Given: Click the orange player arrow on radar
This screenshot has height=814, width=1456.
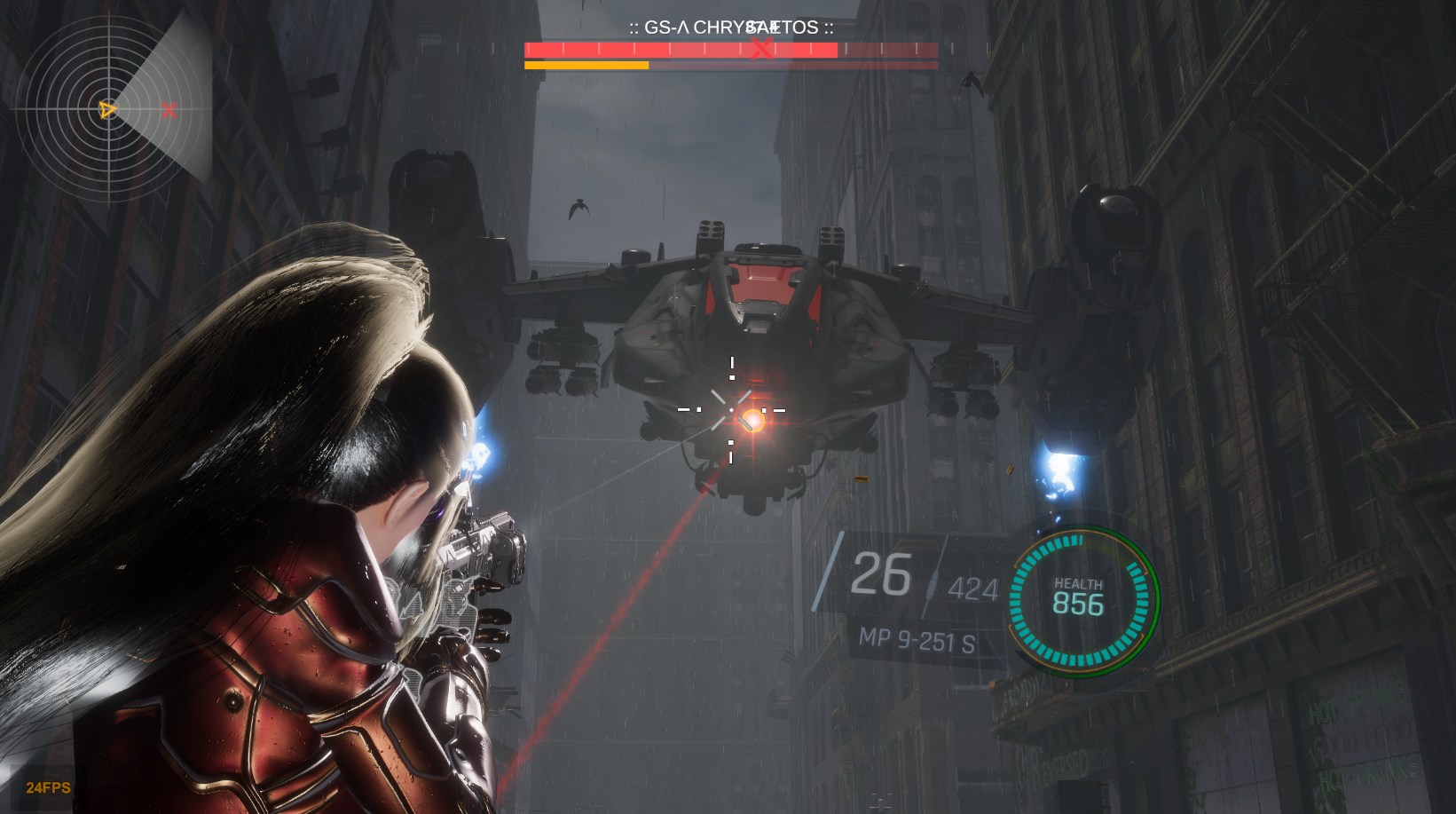Looking at the screenshot, I should point(107,110).
